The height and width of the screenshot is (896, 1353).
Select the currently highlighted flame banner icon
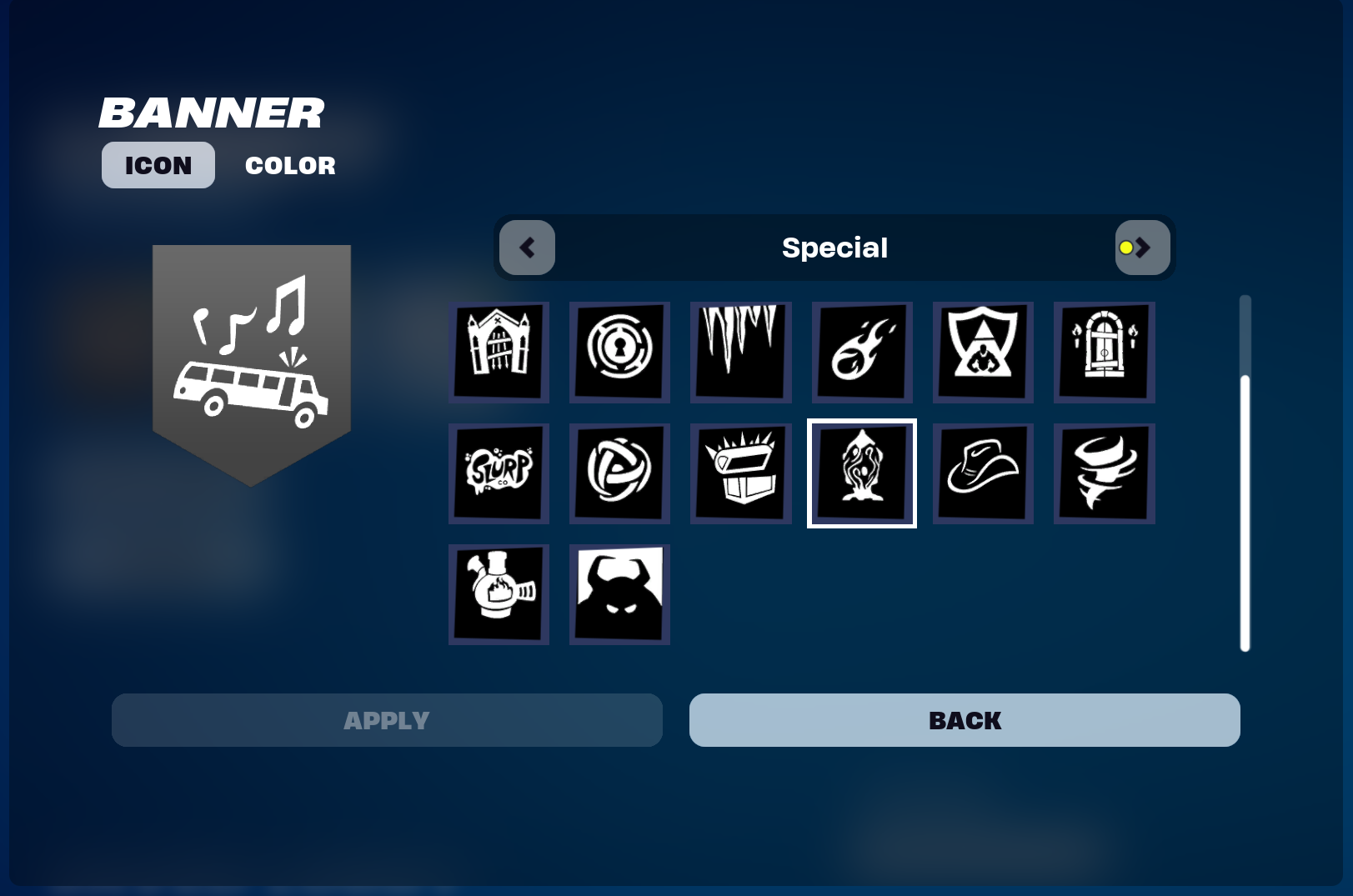tap(861, 473)
